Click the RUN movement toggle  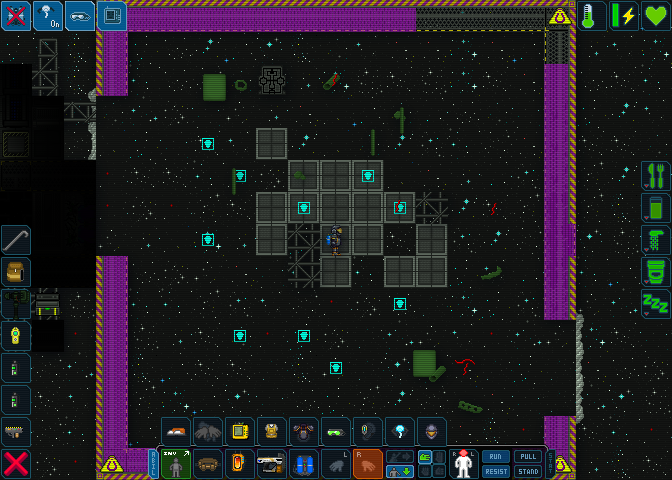pos(496,456)
